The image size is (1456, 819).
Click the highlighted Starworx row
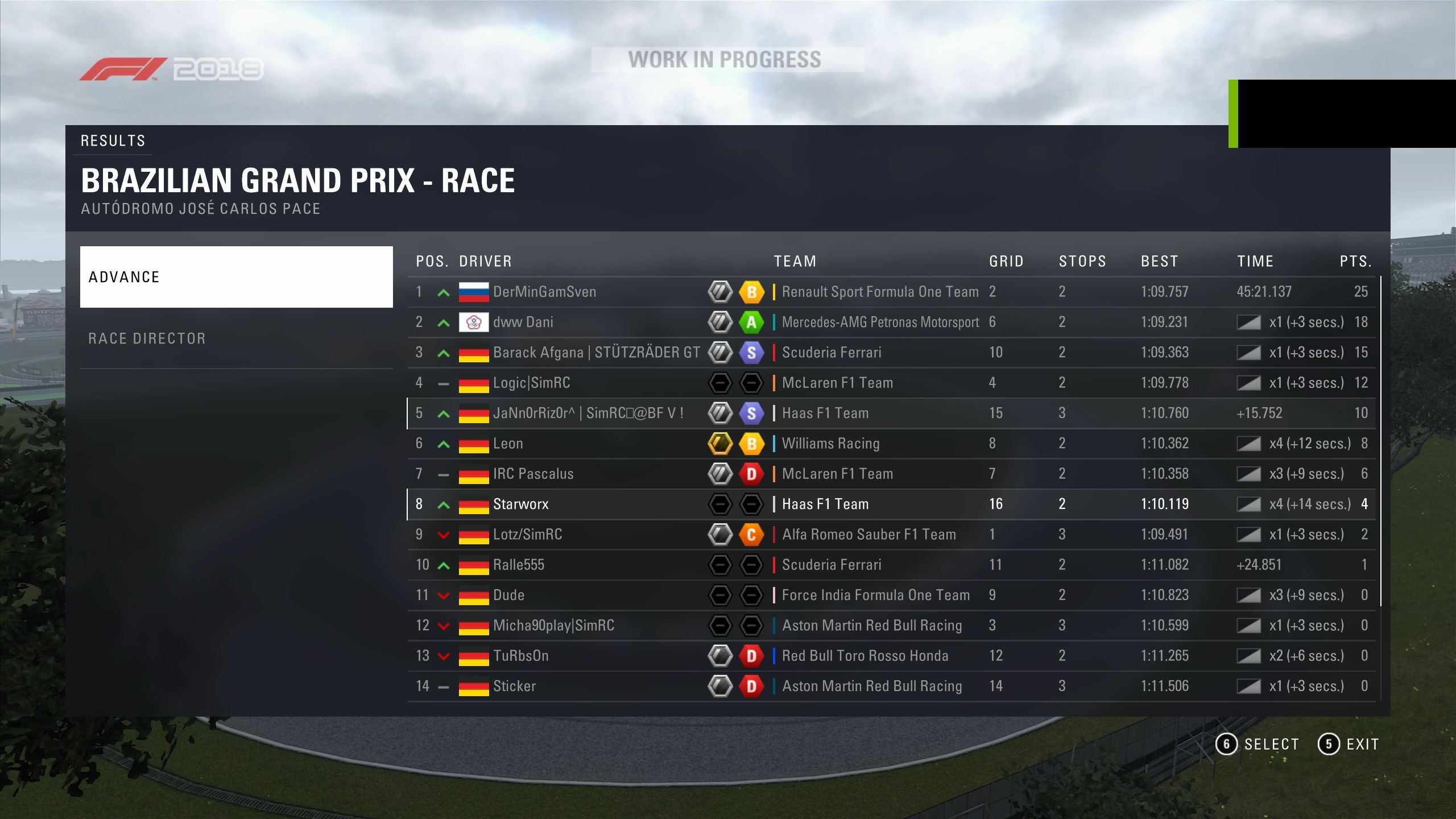click(891, 504)
